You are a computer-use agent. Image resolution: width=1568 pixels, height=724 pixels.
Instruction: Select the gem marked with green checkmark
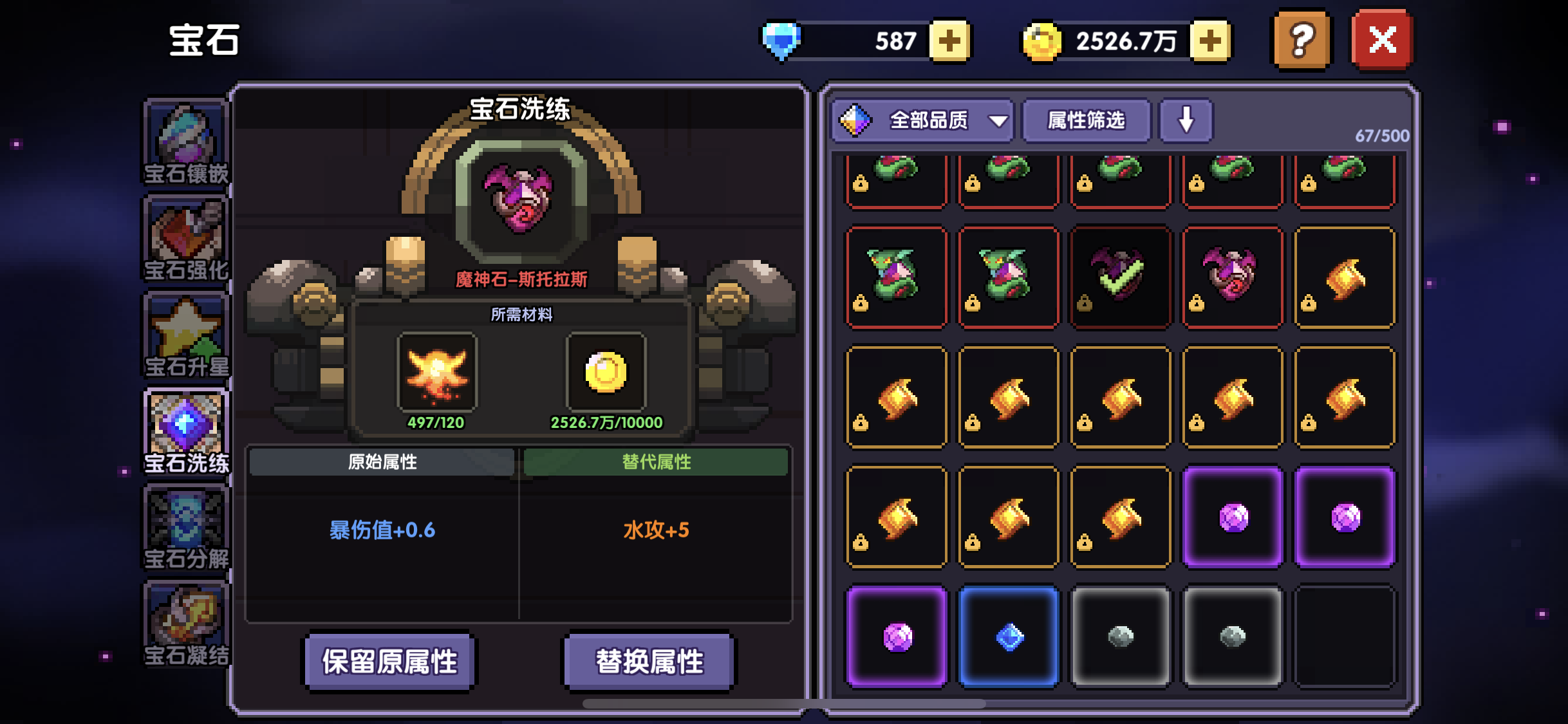tap(1121, 277)
